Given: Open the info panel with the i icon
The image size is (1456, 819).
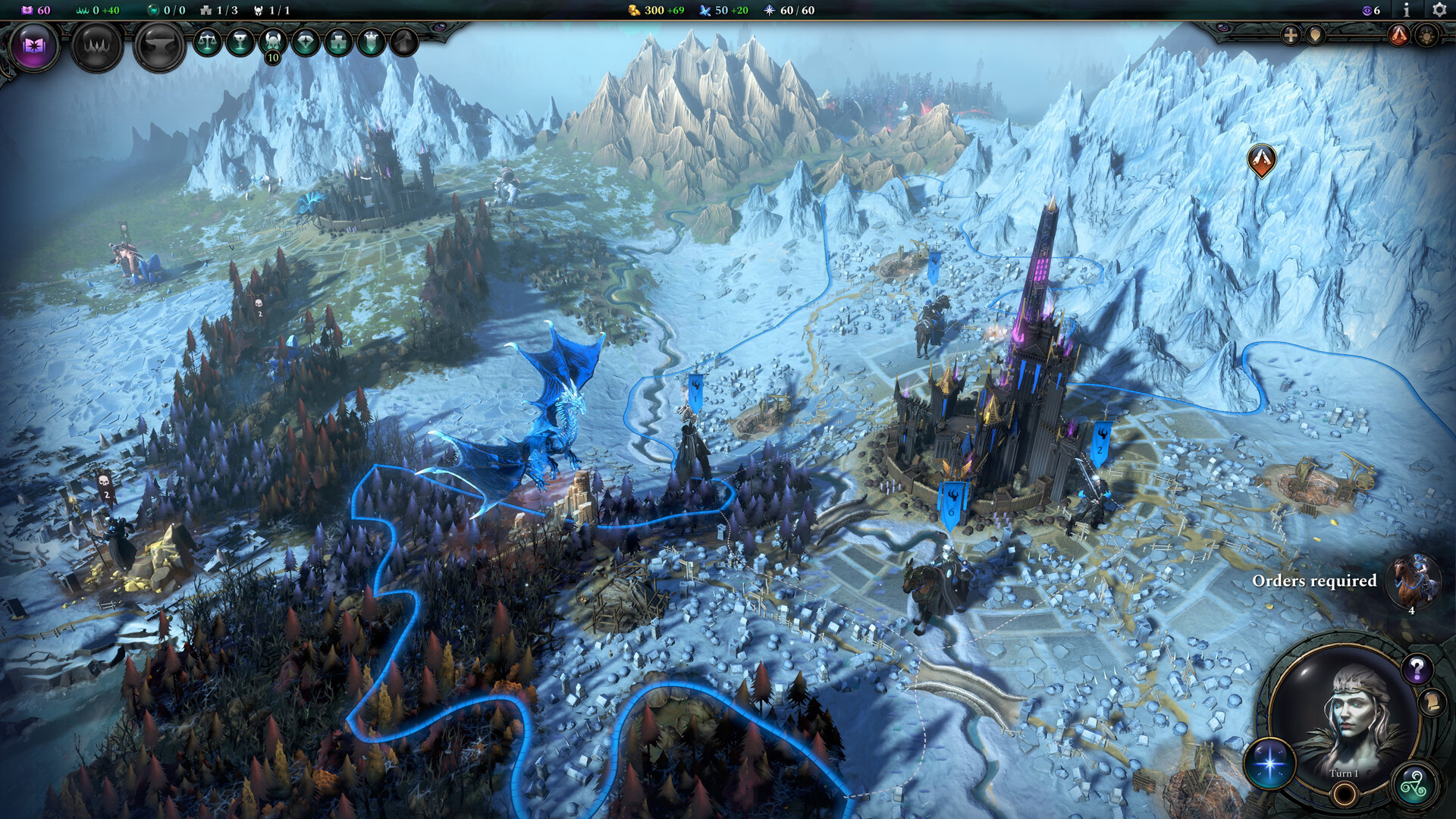Looking at the screenshot, I should coord(1407,10).
